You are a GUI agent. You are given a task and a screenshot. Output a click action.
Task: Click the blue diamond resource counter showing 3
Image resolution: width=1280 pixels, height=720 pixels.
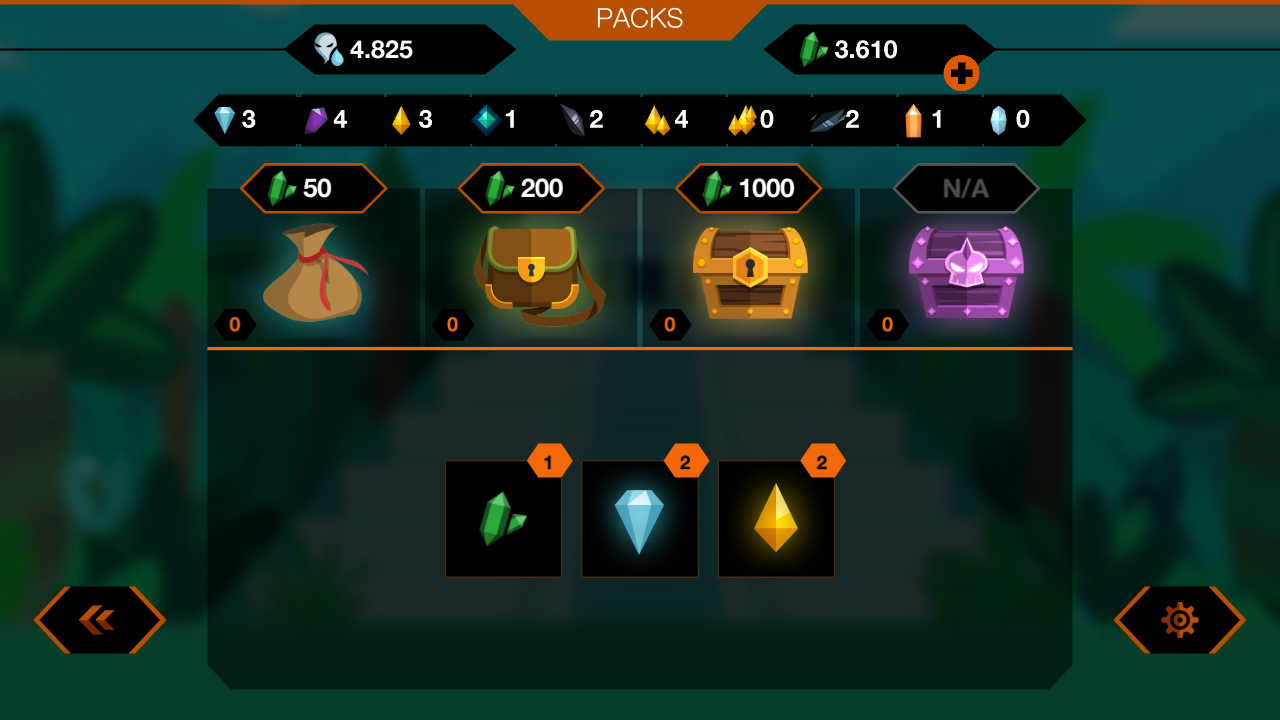point(235,120)
